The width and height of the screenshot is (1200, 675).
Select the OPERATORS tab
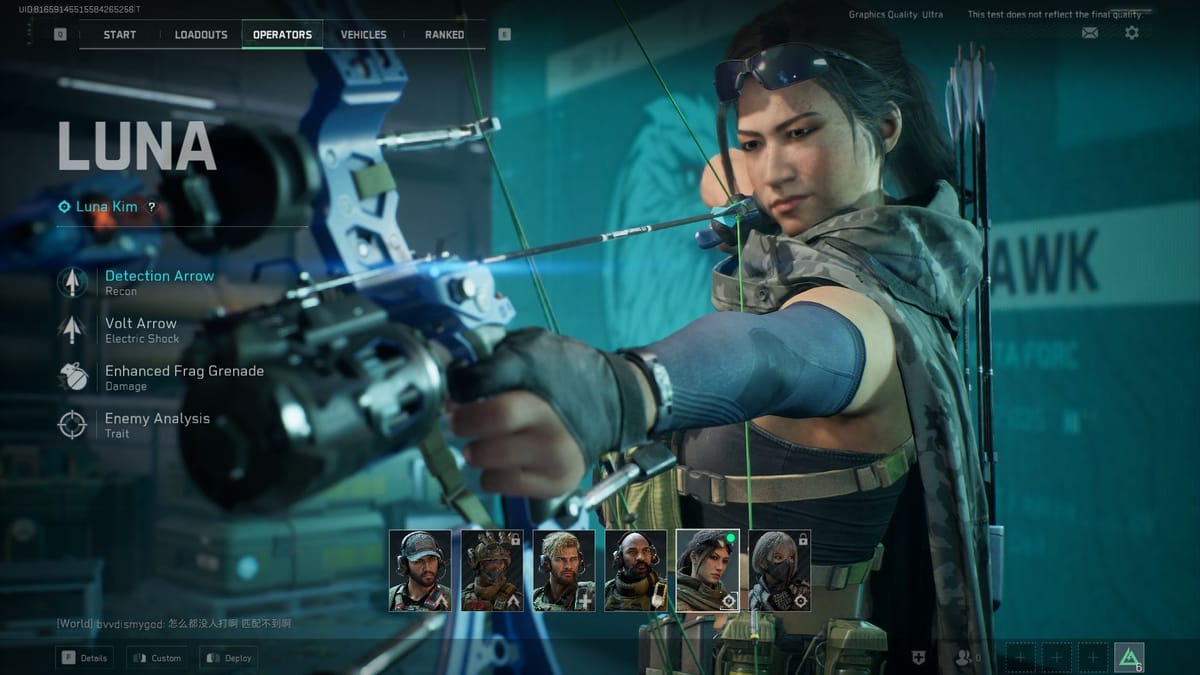282,34
